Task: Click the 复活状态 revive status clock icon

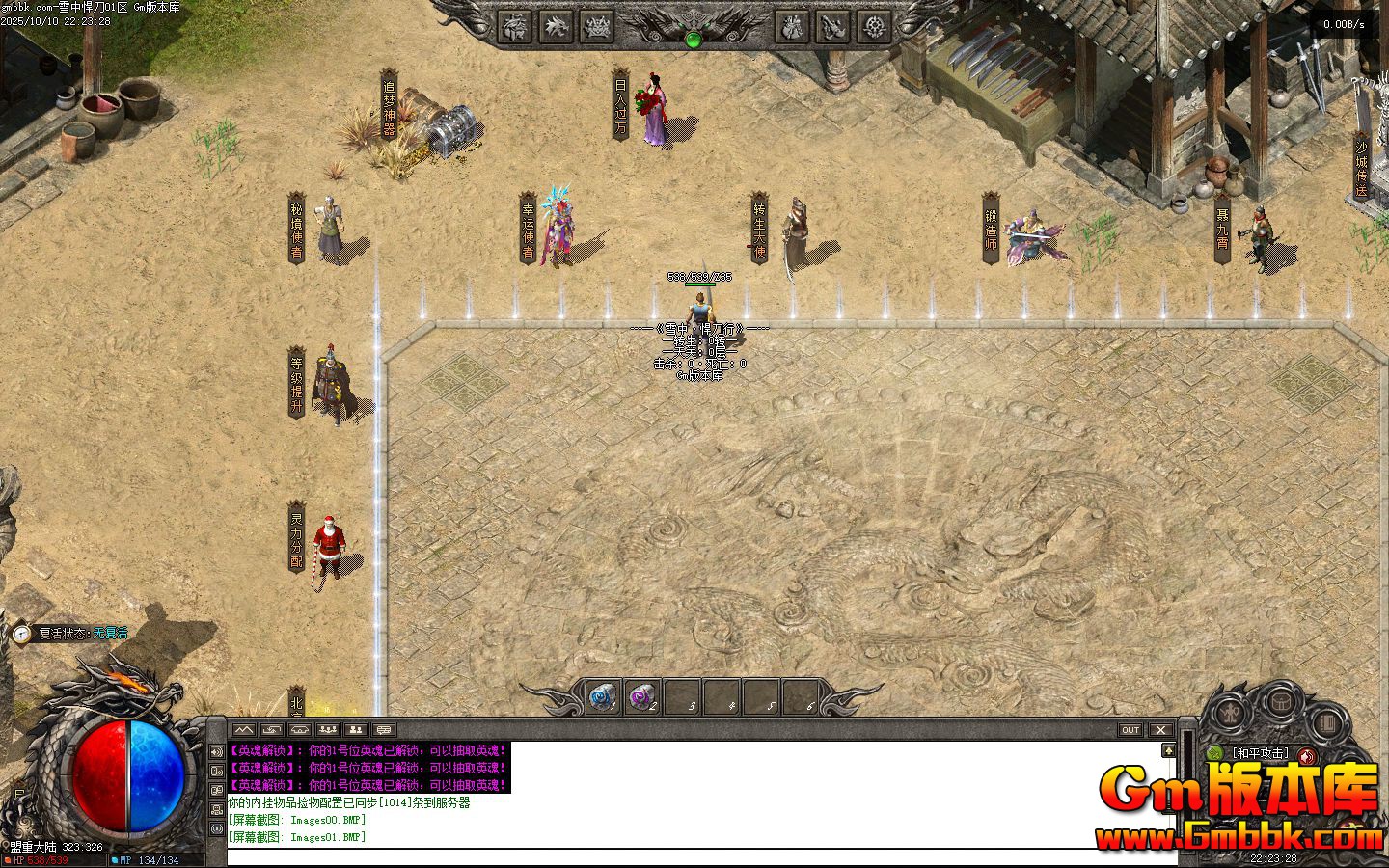Action: (22, 634)
